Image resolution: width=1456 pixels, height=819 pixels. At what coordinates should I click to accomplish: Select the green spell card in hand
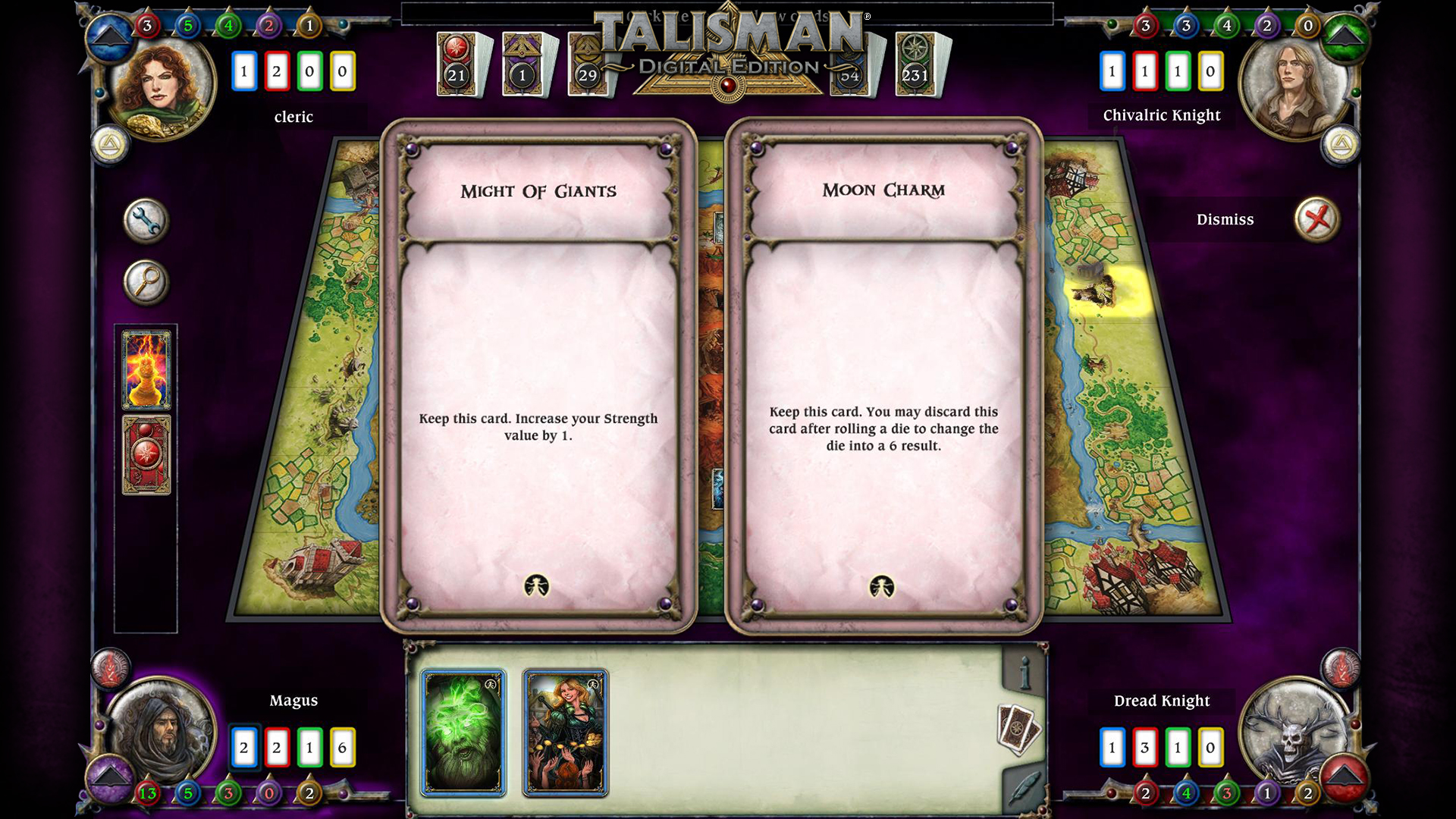coord(462,732)
